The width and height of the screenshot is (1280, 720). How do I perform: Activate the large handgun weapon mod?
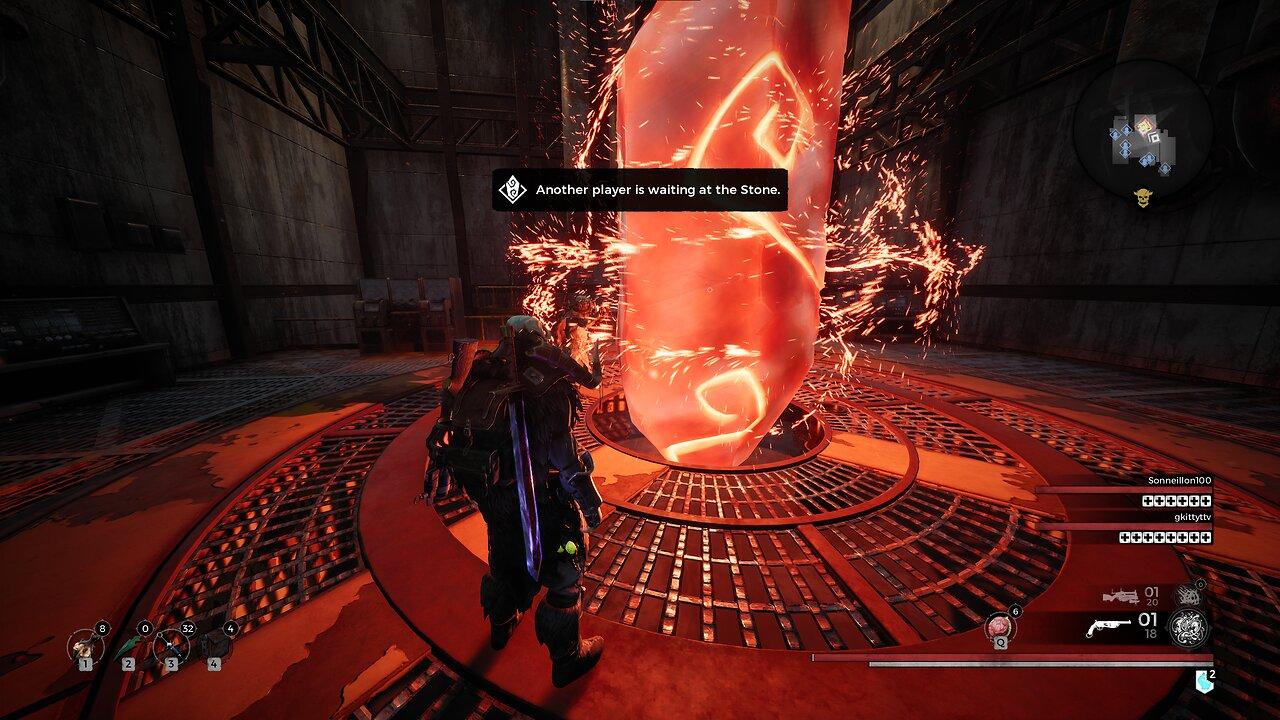point(1188,628)
